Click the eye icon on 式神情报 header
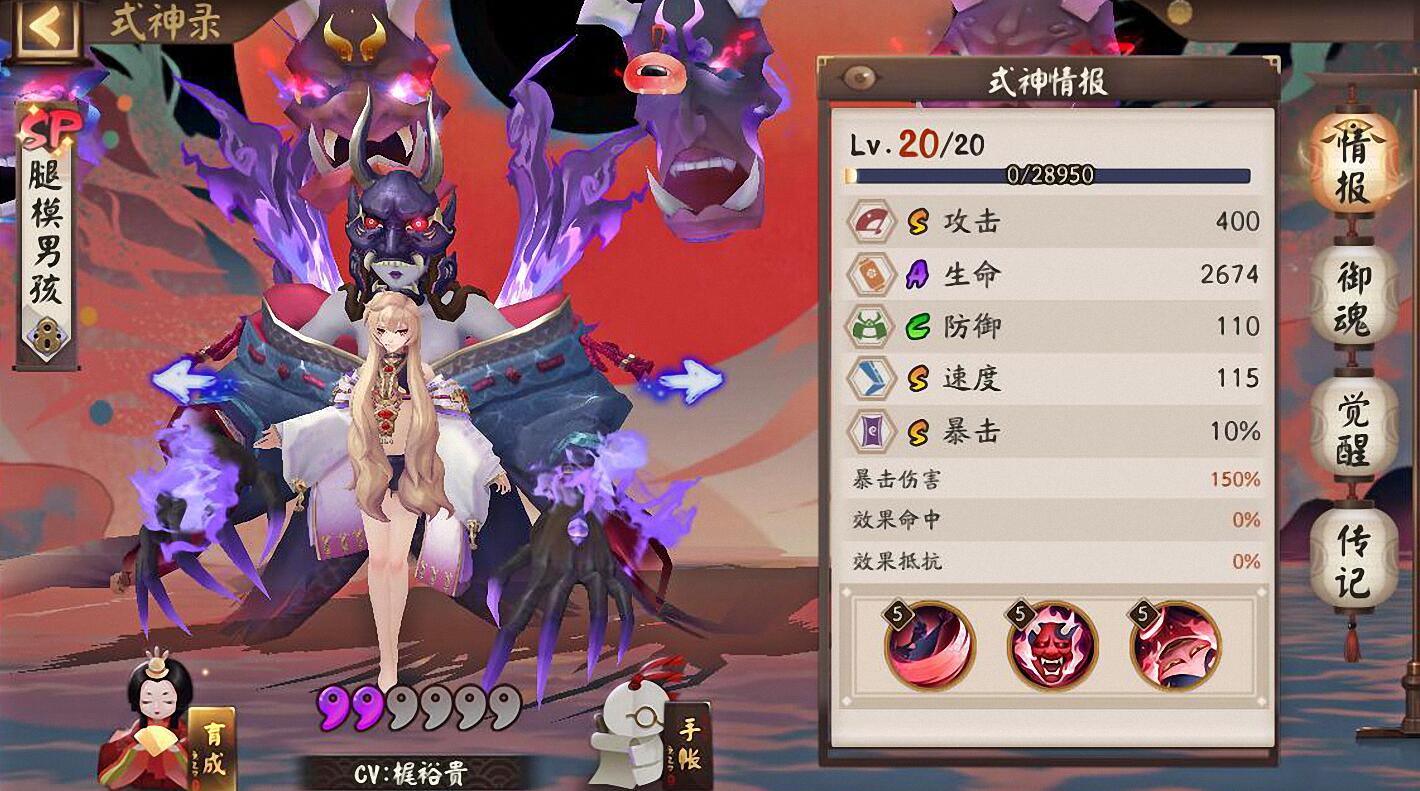1420x791 pixels. (857, 79)
